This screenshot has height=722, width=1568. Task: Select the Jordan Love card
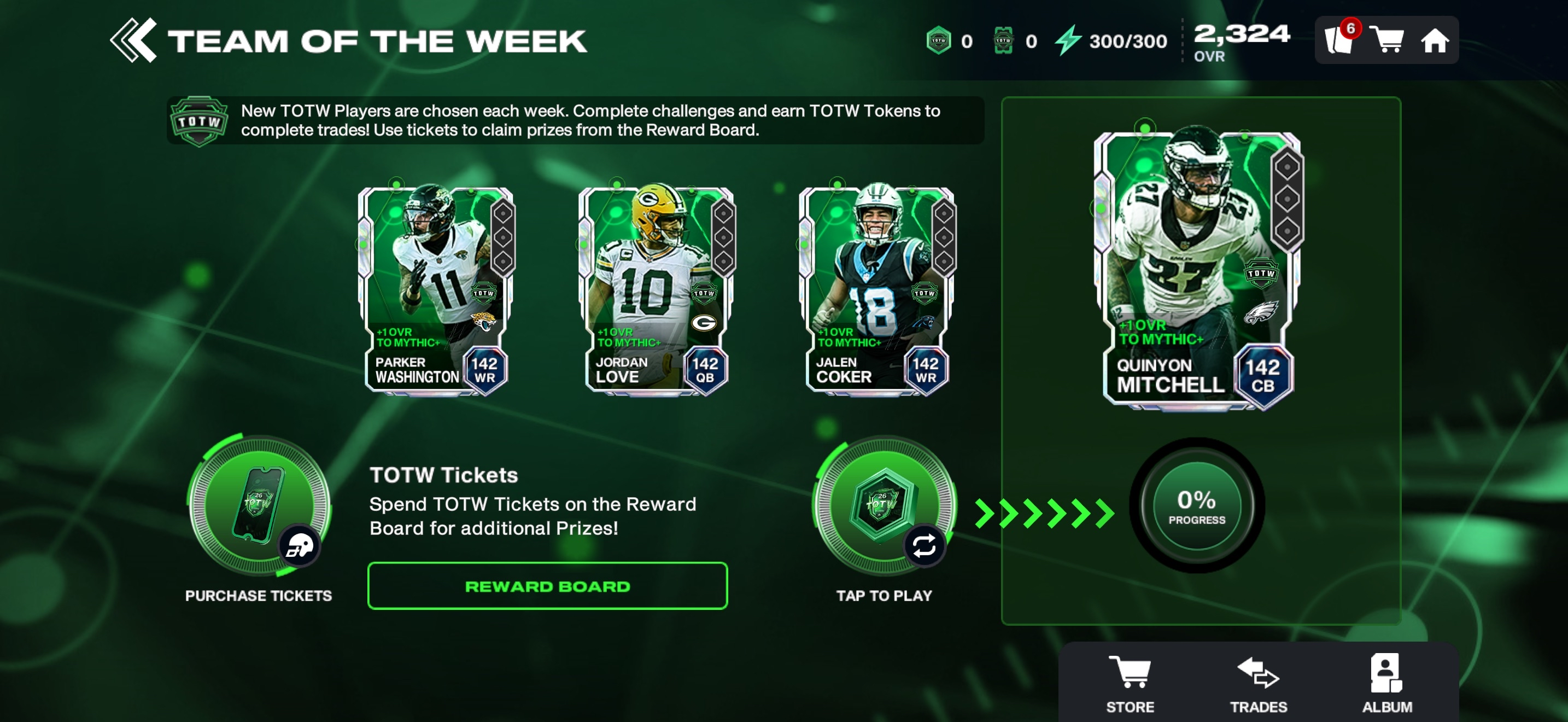pyautogui.click(x=656, y=290)
